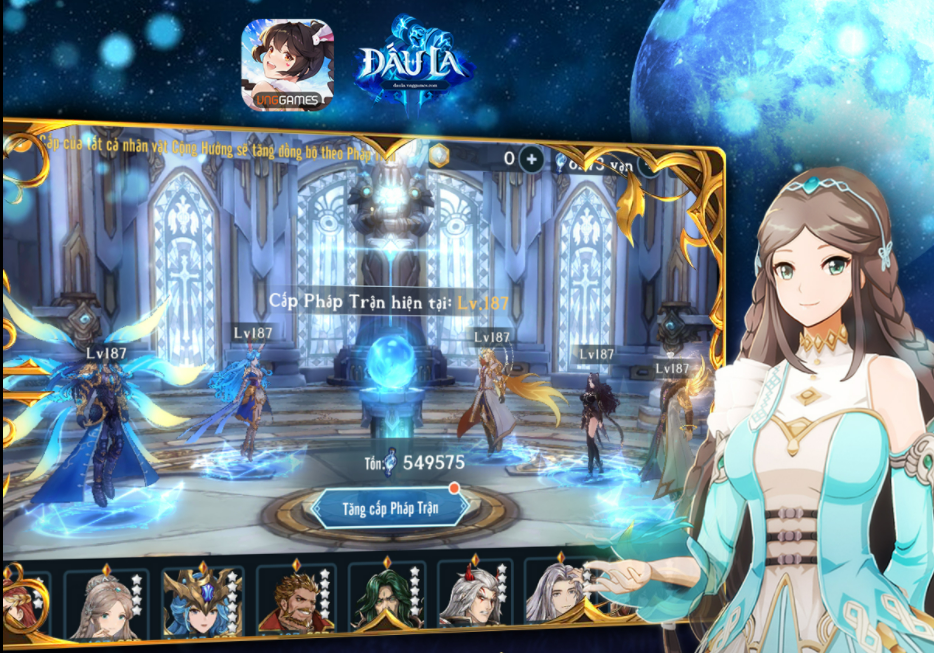The width and height of the screenshot is (934, 653).
Task: Add more hexagon crystal currency with plus
Action: point(531,158)
